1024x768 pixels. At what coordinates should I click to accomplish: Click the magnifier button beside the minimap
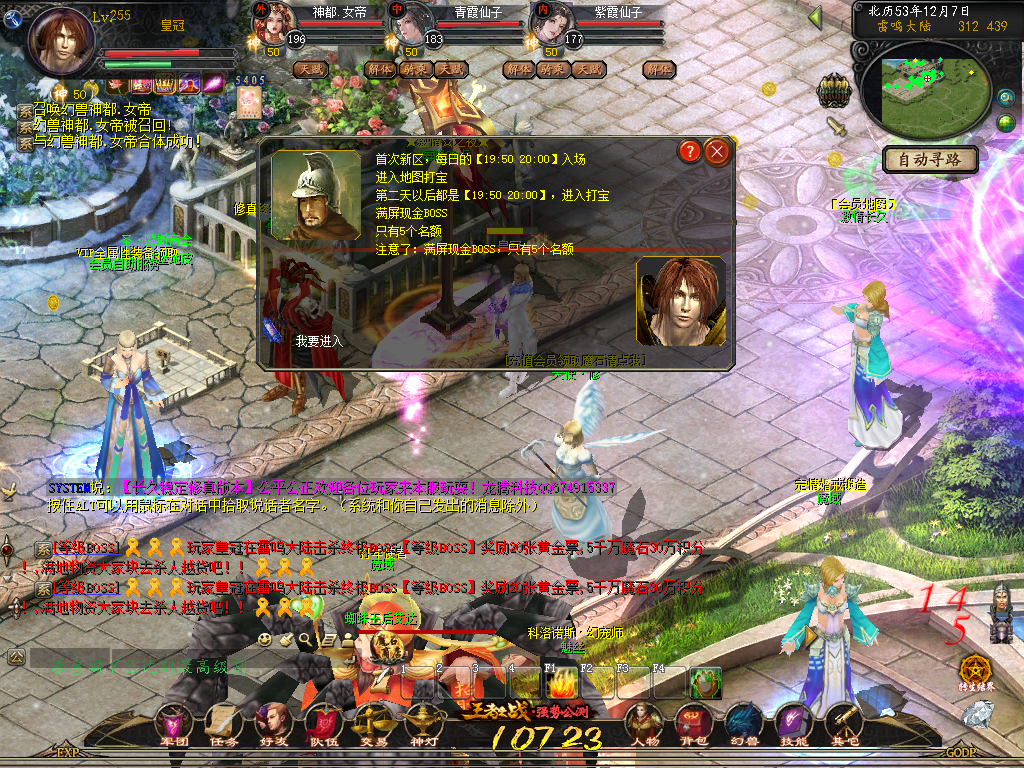[1005, 98]
